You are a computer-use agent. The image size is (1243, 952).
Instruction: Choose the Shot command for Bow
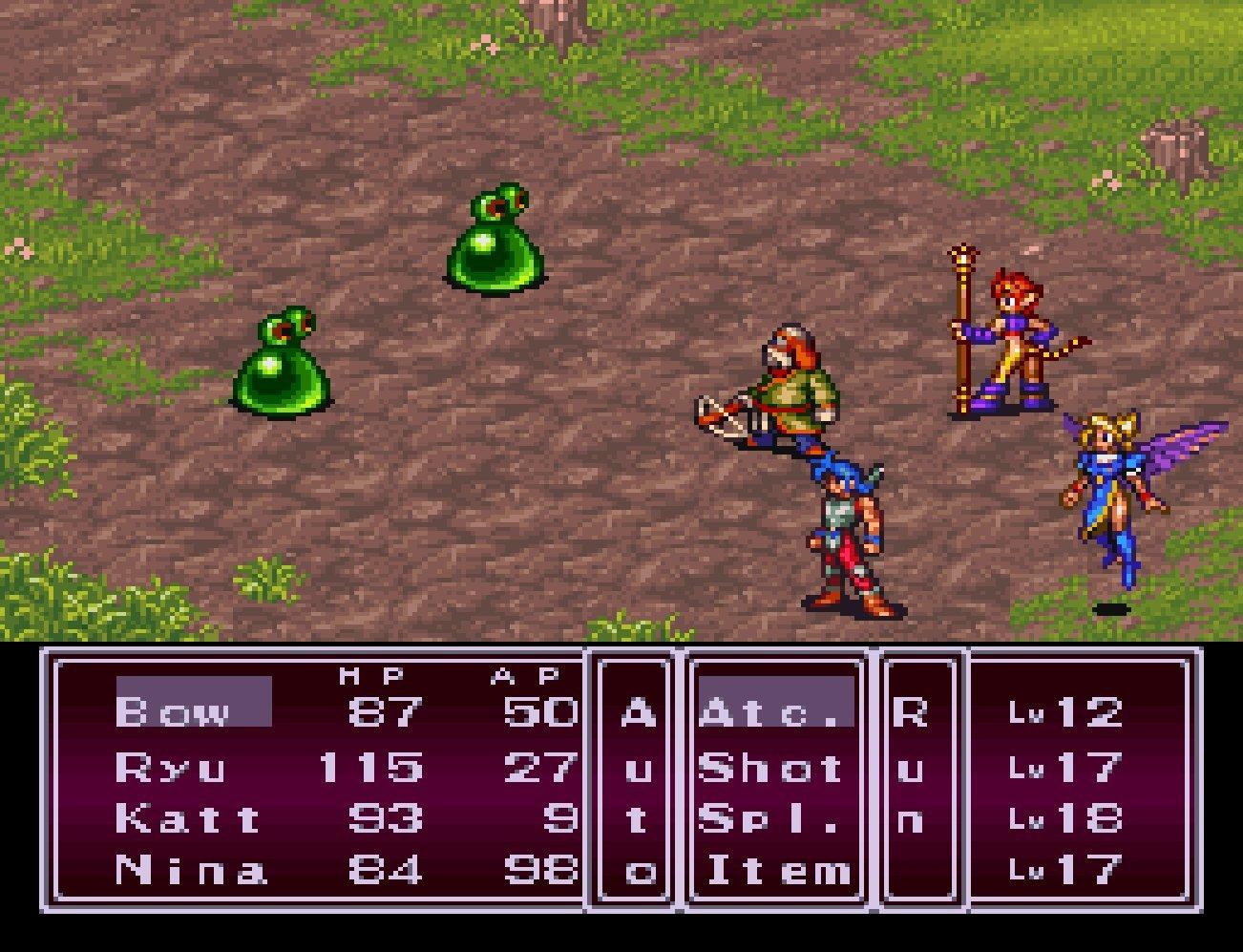click(771, 765)
